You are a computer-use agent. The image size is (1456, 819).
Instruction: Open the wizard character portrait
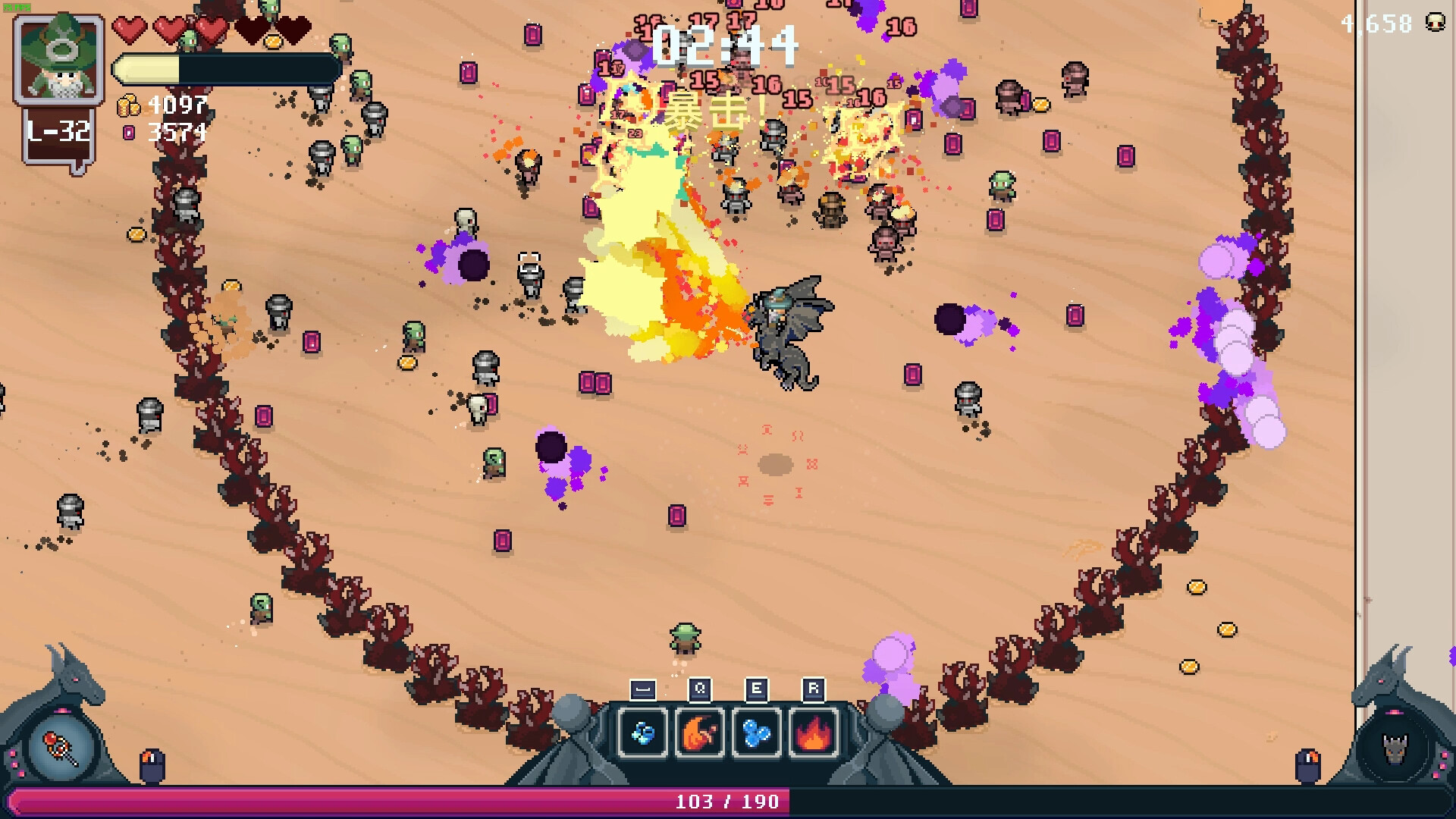click(59, 59)
